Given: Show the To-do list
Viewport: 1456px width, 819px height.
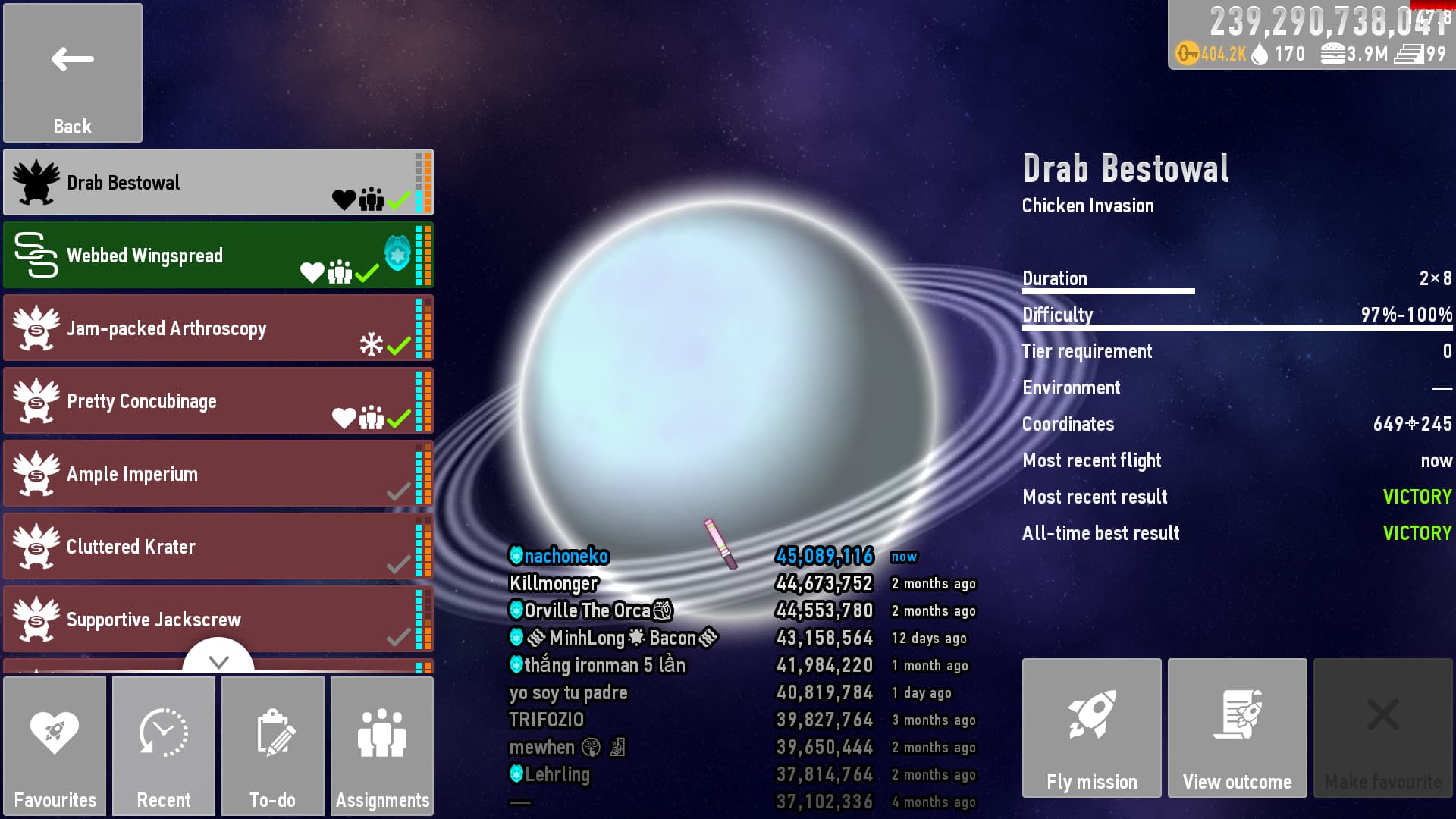Looking at the screenshot, I should (x=273, y=746).
